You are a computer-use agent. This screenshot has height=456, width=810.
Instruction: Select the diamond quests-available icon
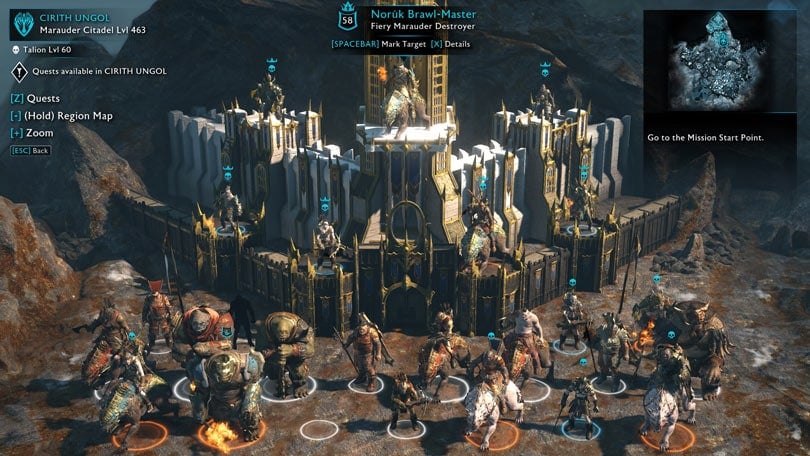[x=20, y=71]
